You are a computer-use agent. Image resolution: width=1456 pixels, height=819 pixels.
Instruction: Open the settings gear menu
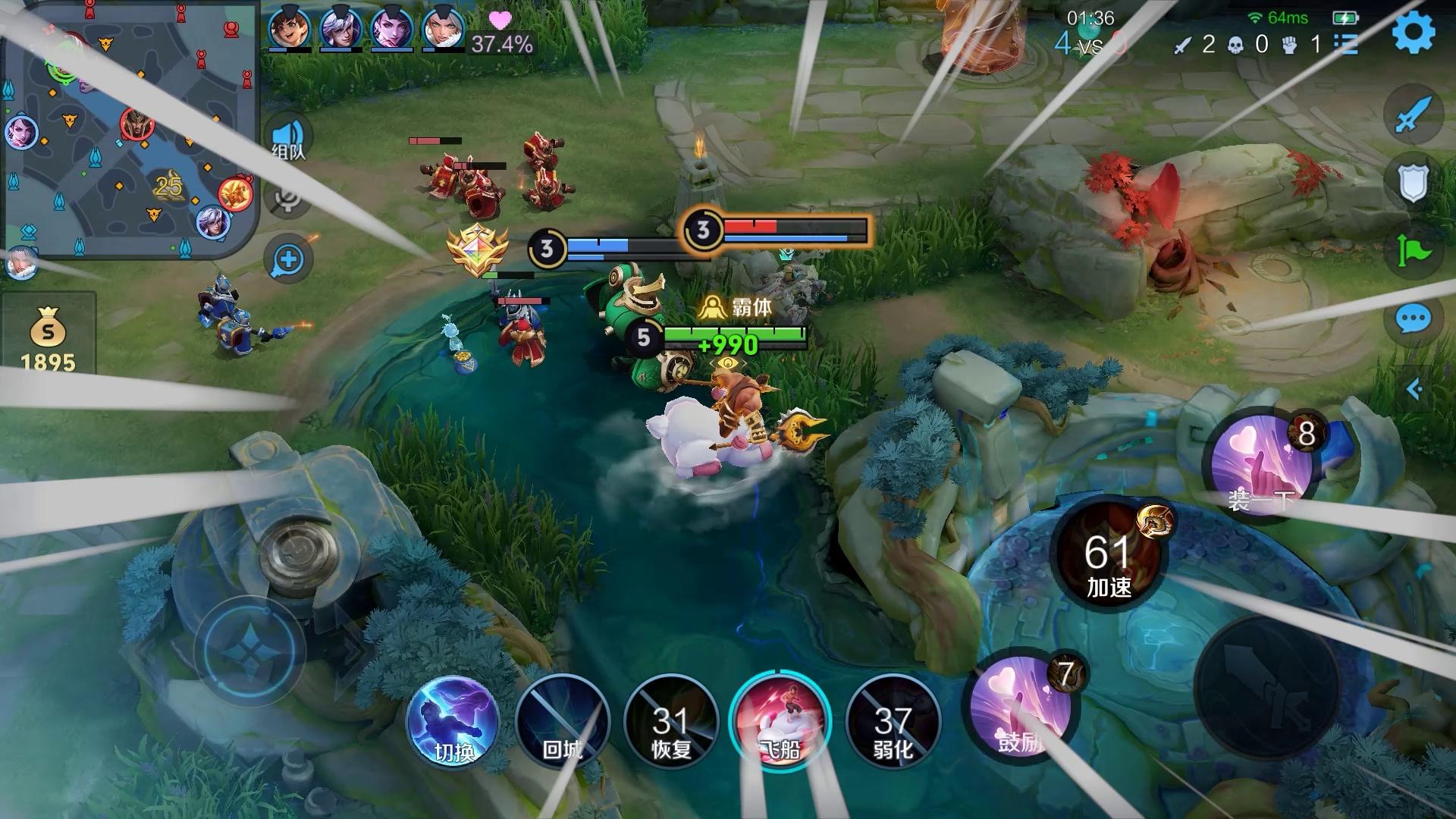1414,32
